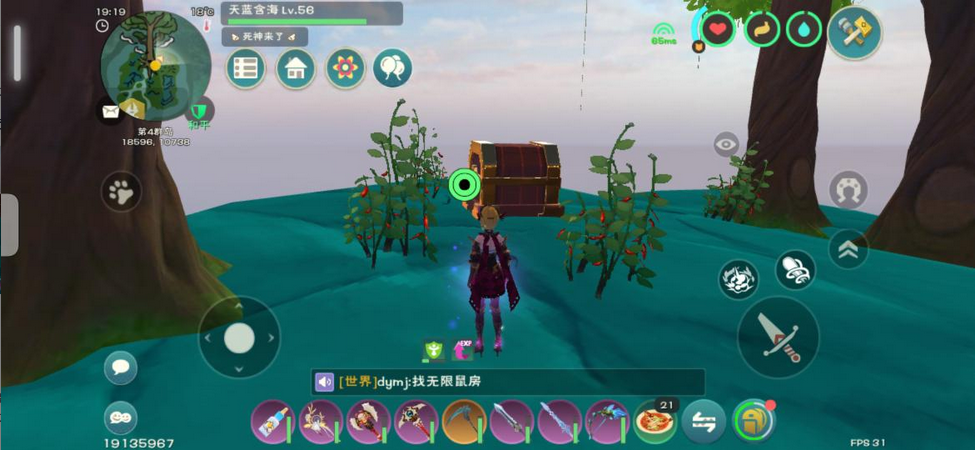Screen dimensions: 975x450
Task: Open the circular island minimap
Action: click(155, 66)
